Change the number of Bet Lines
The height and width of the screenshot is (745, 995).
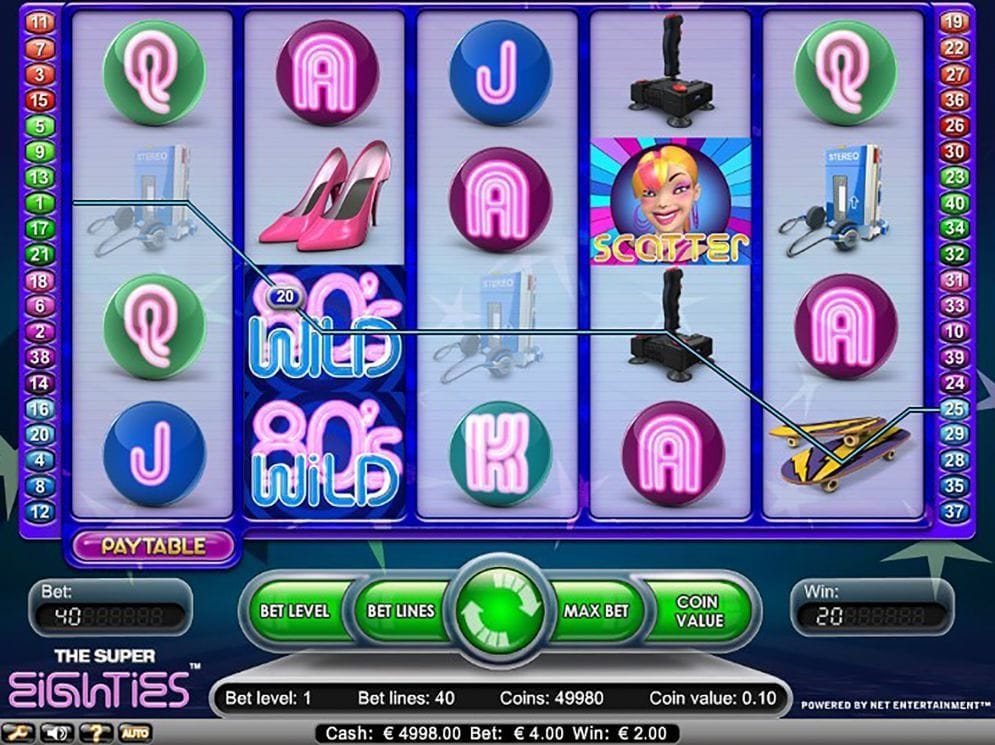[x=401, y=610]
